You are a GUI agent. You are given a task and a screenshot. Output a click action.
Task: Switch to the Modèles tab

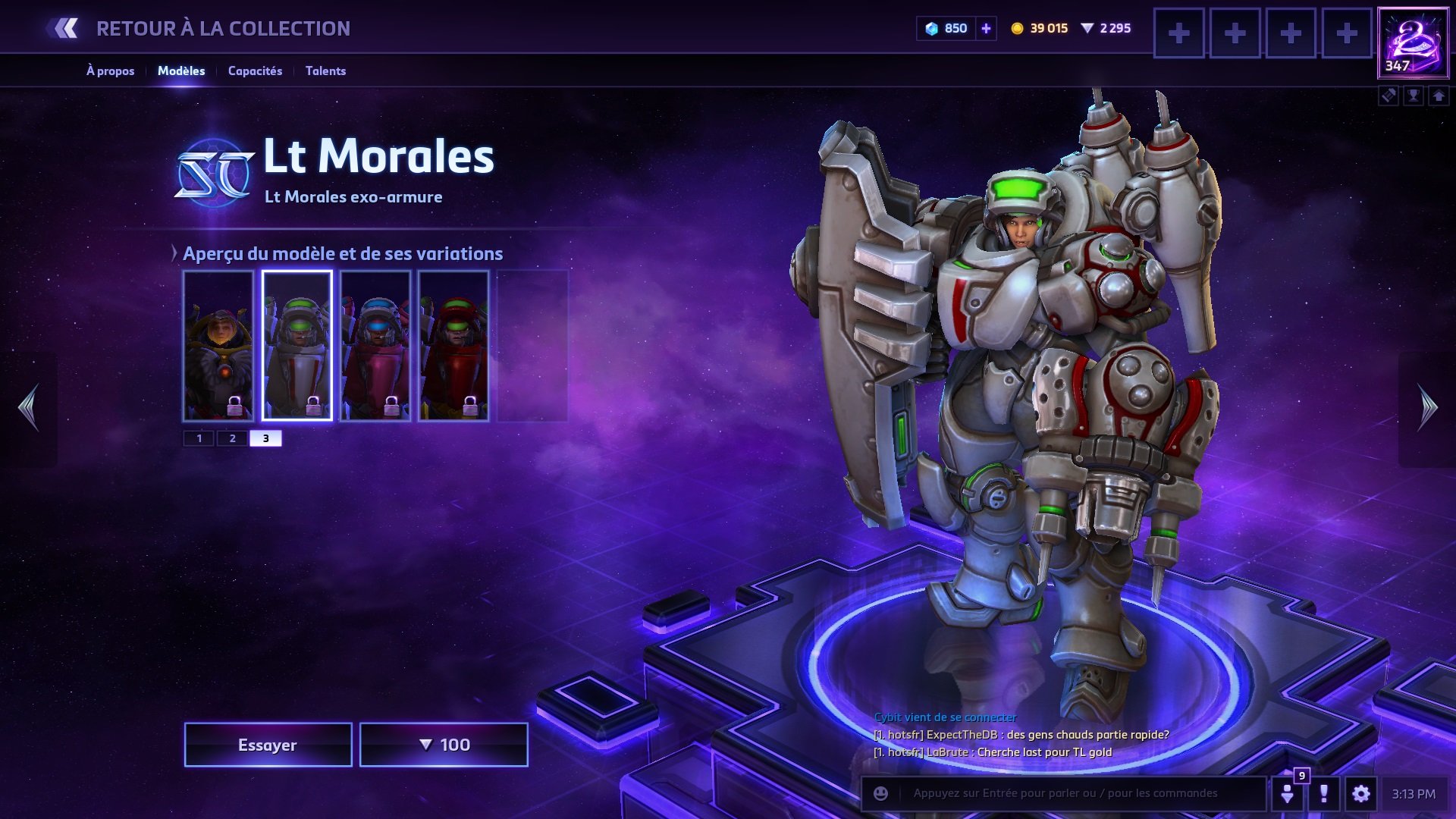[181, 71]
